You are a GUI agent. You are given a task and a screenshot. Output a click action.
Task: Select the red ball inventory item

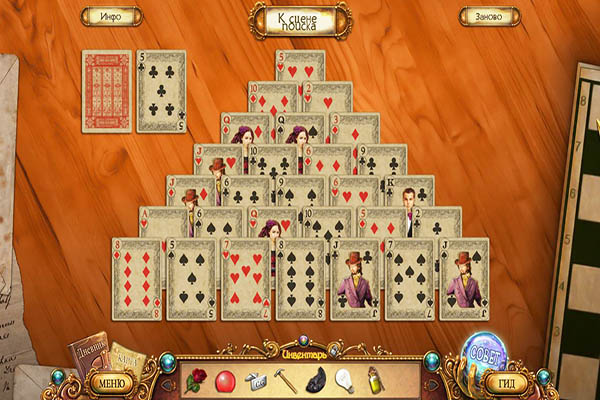[x=226, y=380]
